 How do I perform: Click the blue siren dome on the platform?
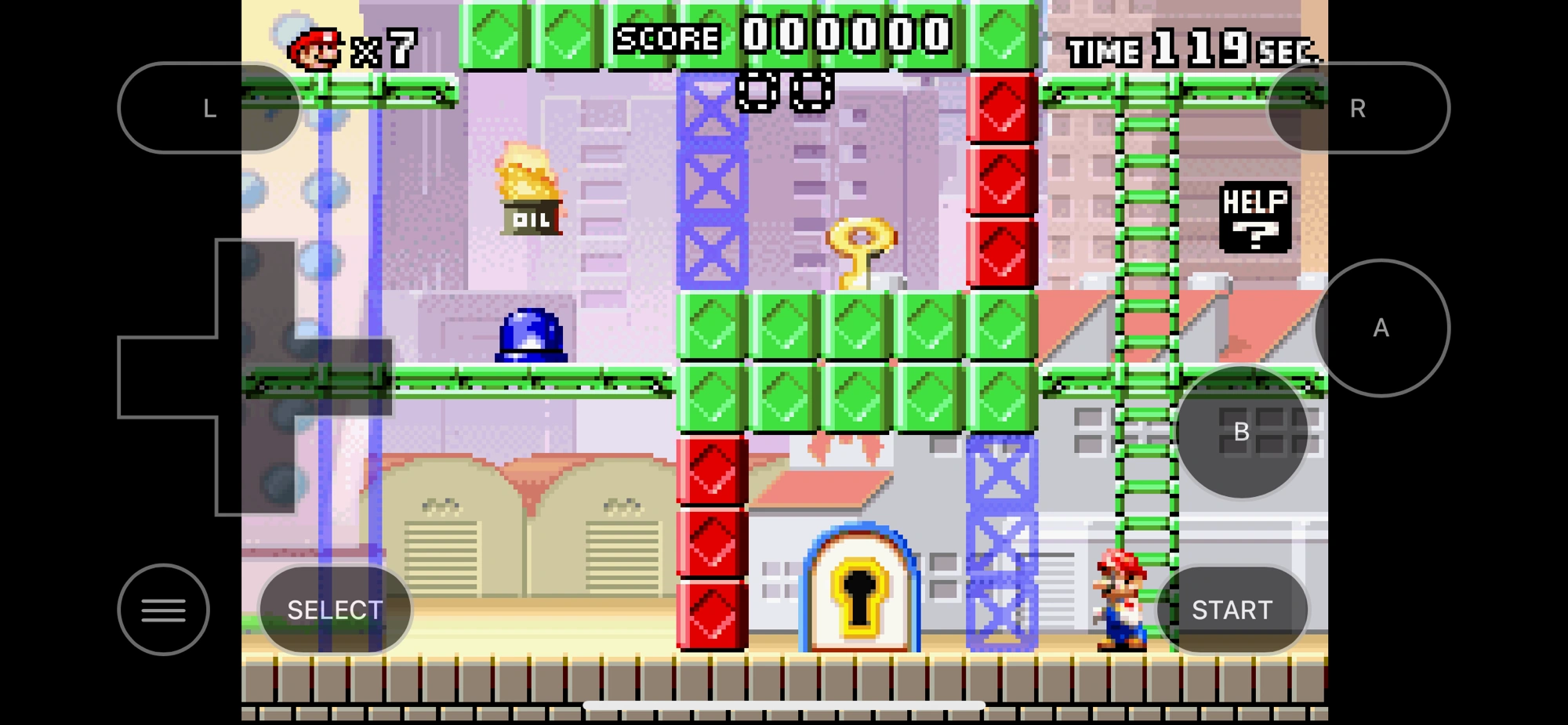click(532, 335)
